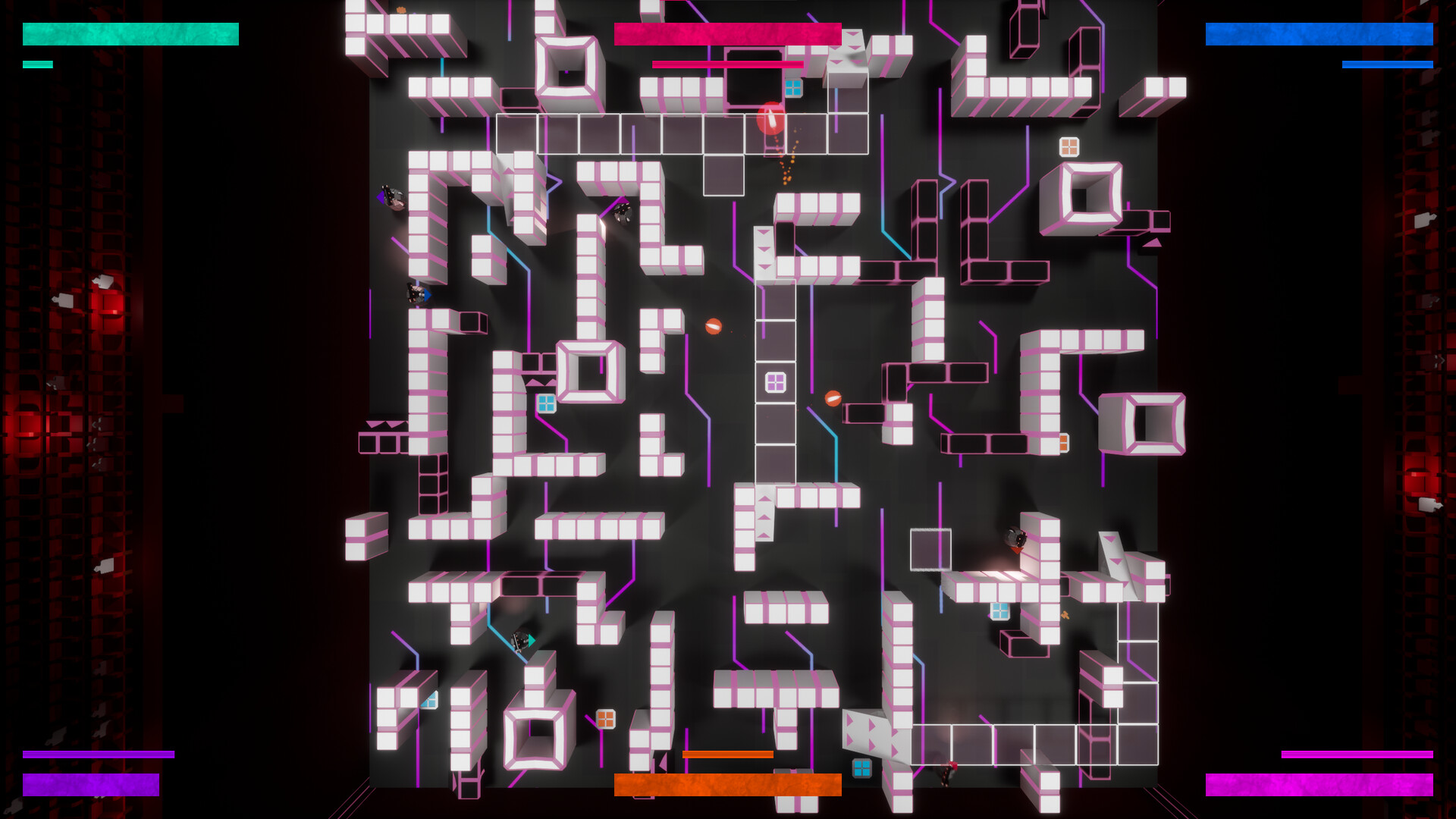Collect the cyan window power-up near the pink health bar

[x=793, y=86]
